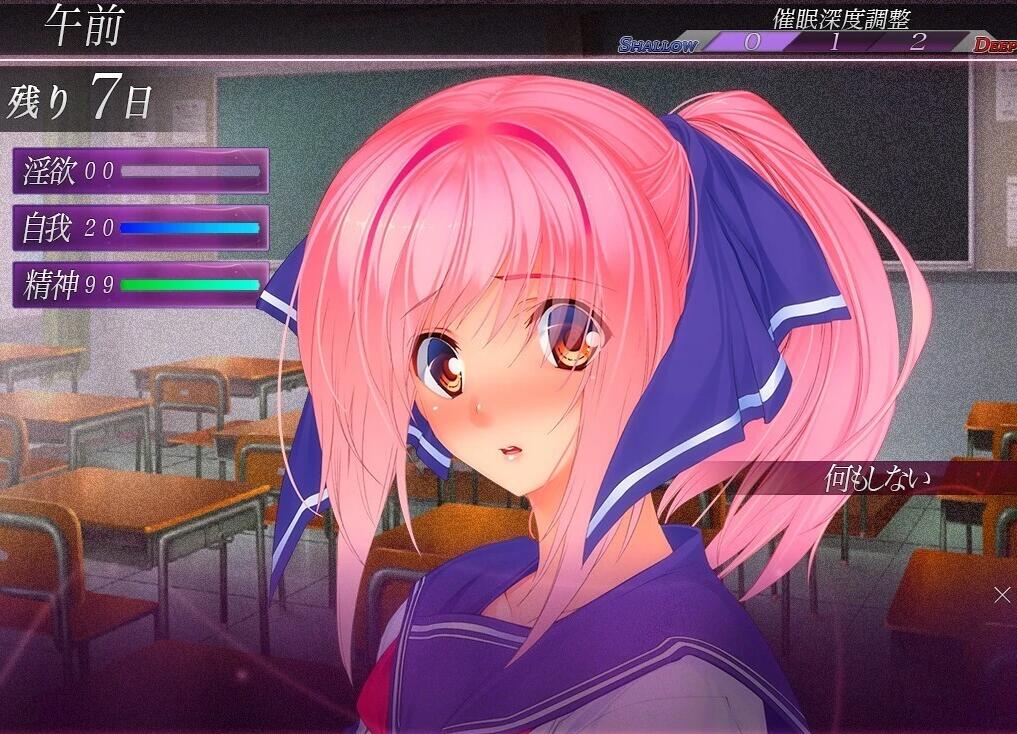Set hypnosis depth to level 2

pos(918,42)
